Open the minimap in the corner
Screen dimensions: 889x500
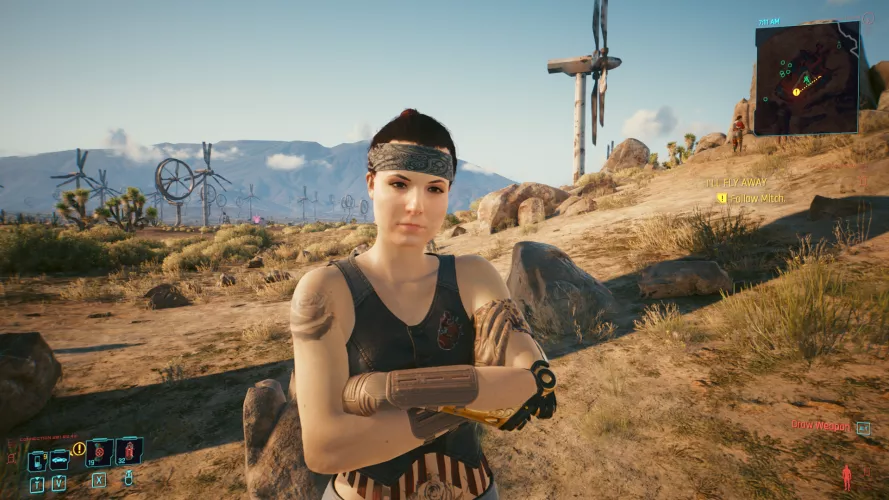coord(806,78)
